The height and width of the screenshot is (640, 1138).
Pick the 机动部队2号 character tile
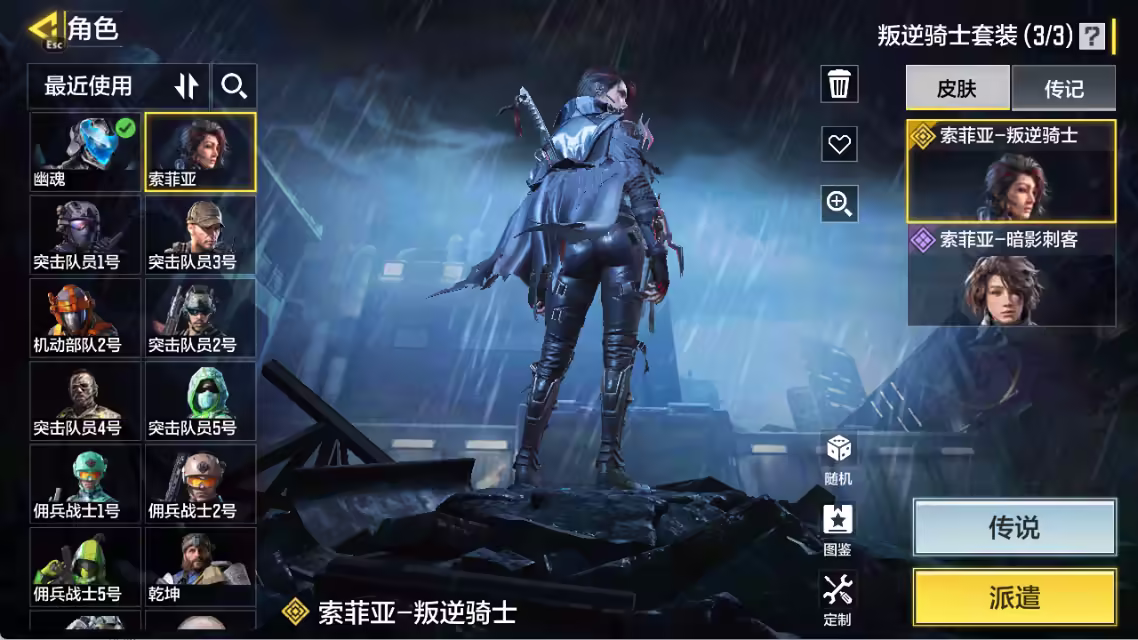[x=85, y=317]
